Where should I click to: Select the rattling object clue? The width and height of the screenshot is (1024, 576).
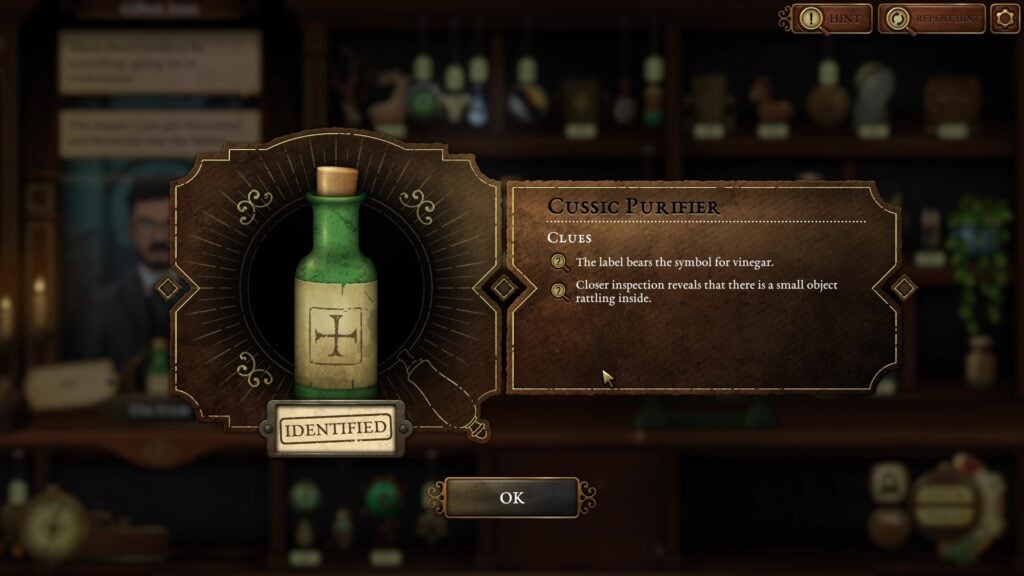pyautogui.click(x=706, y=292)
